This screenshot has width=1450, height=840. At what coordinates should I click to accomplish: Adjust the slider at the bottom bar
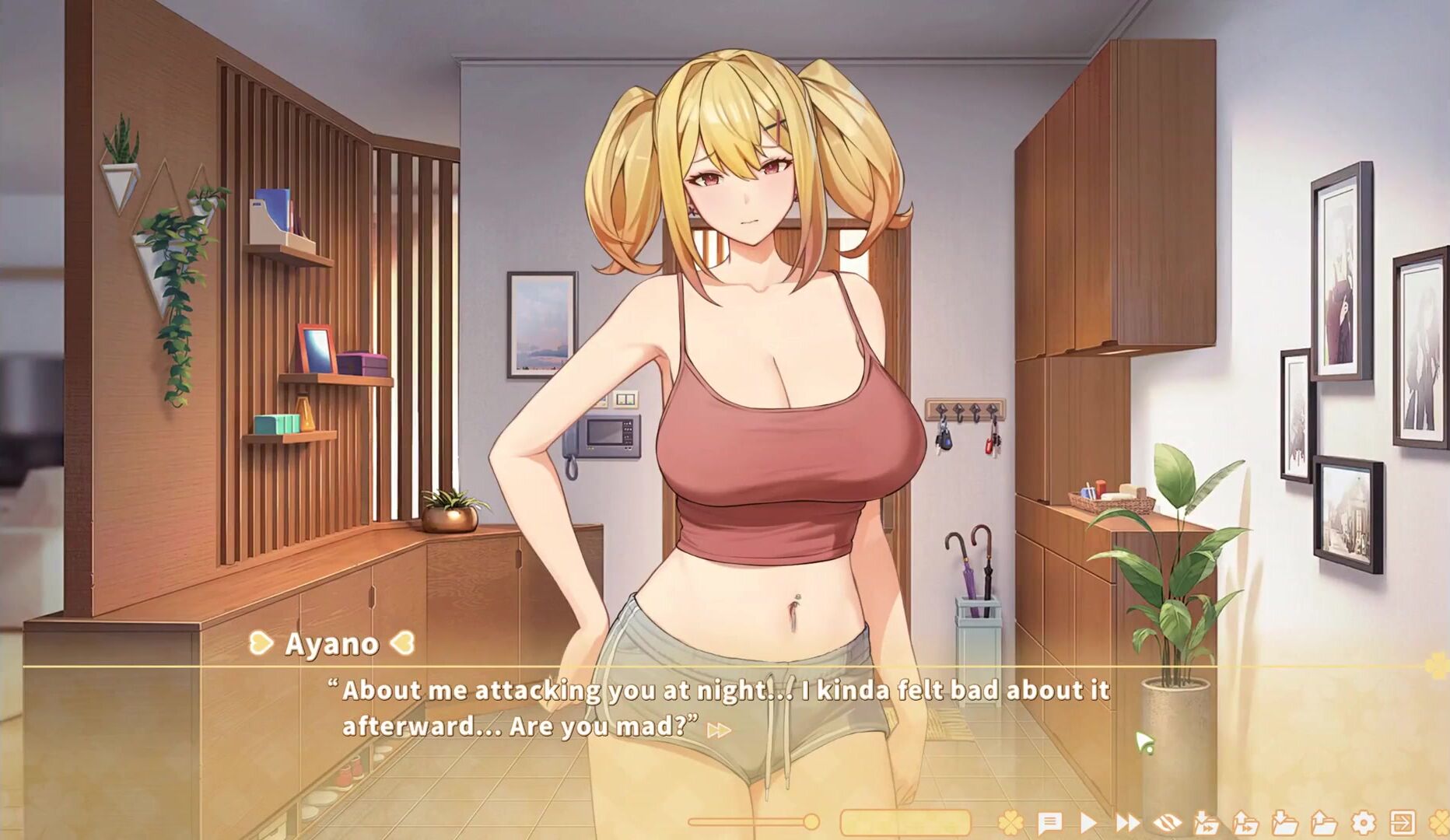tap(811, 821)
